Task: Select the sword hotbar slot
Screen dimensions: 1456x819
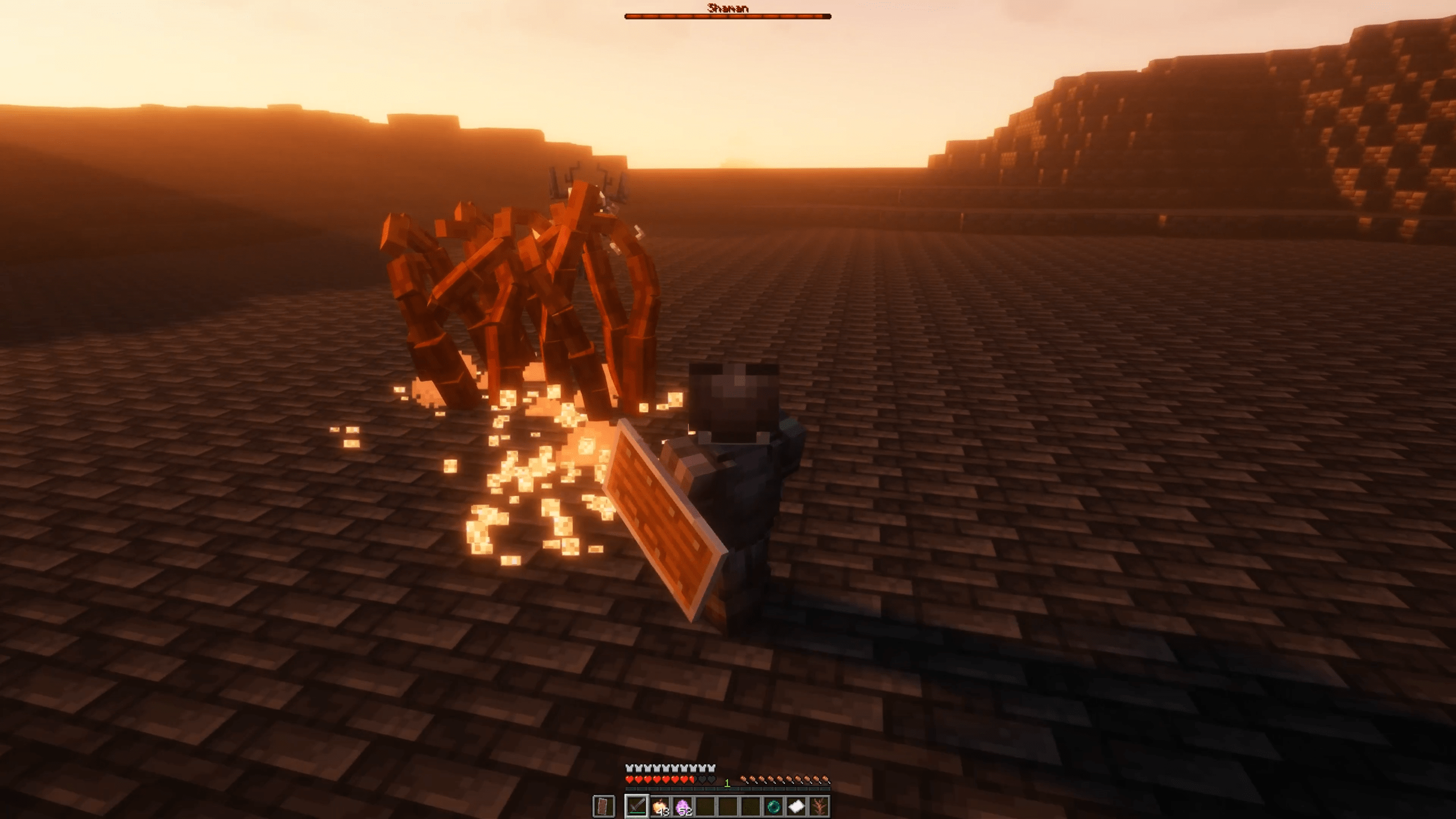Action: 636,806
